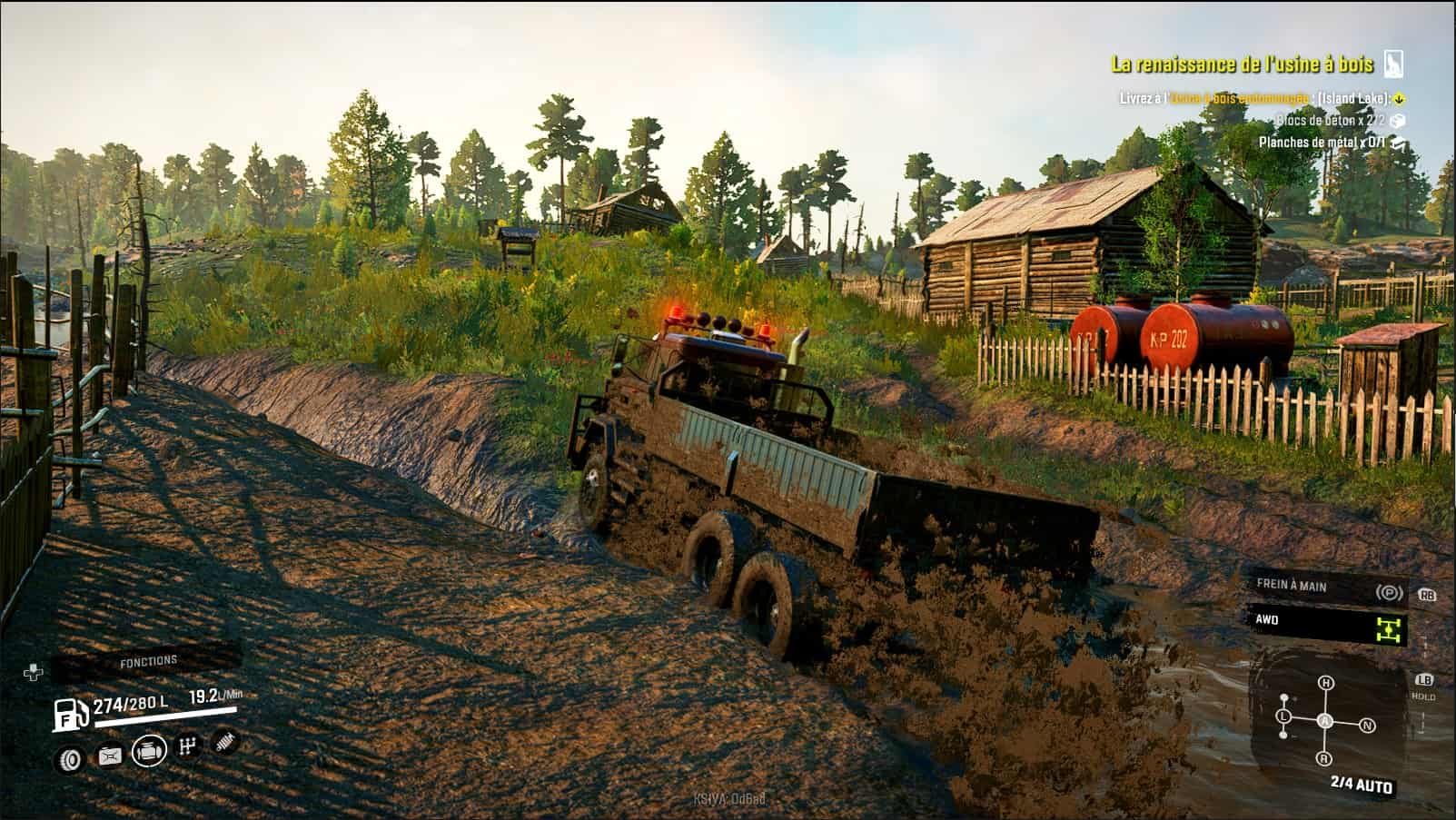
Task: Open the "La renaissance de l'usine à bois" mission
Action: pyautogui.click(x=1242, y=64)
